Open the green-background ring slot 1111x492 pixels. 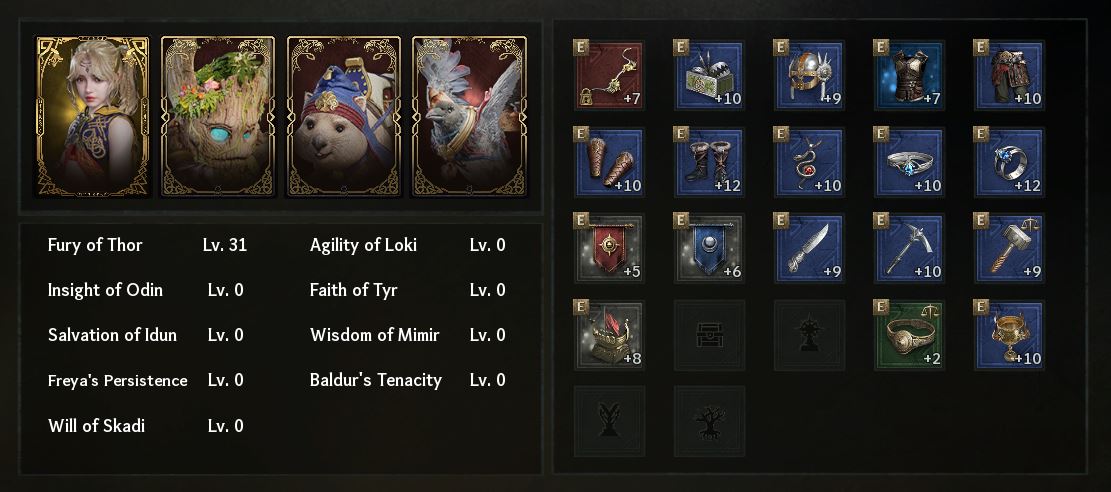coord(909,335)
